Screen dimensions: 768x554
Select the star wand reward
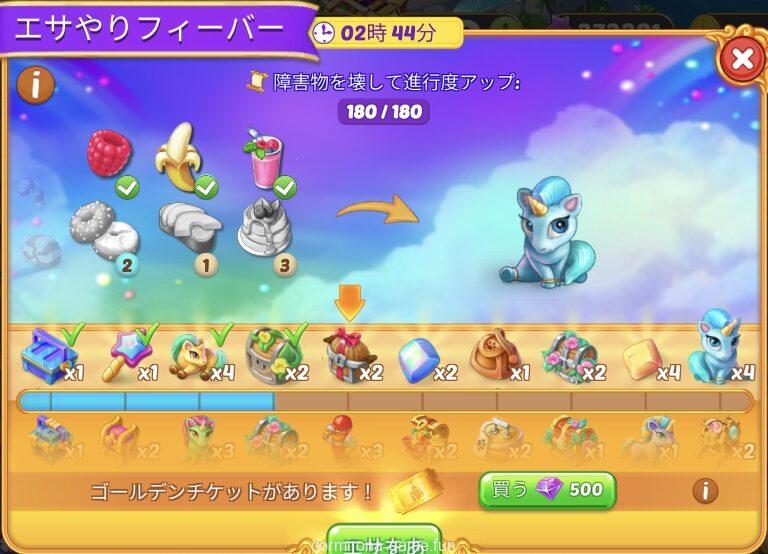122,355
